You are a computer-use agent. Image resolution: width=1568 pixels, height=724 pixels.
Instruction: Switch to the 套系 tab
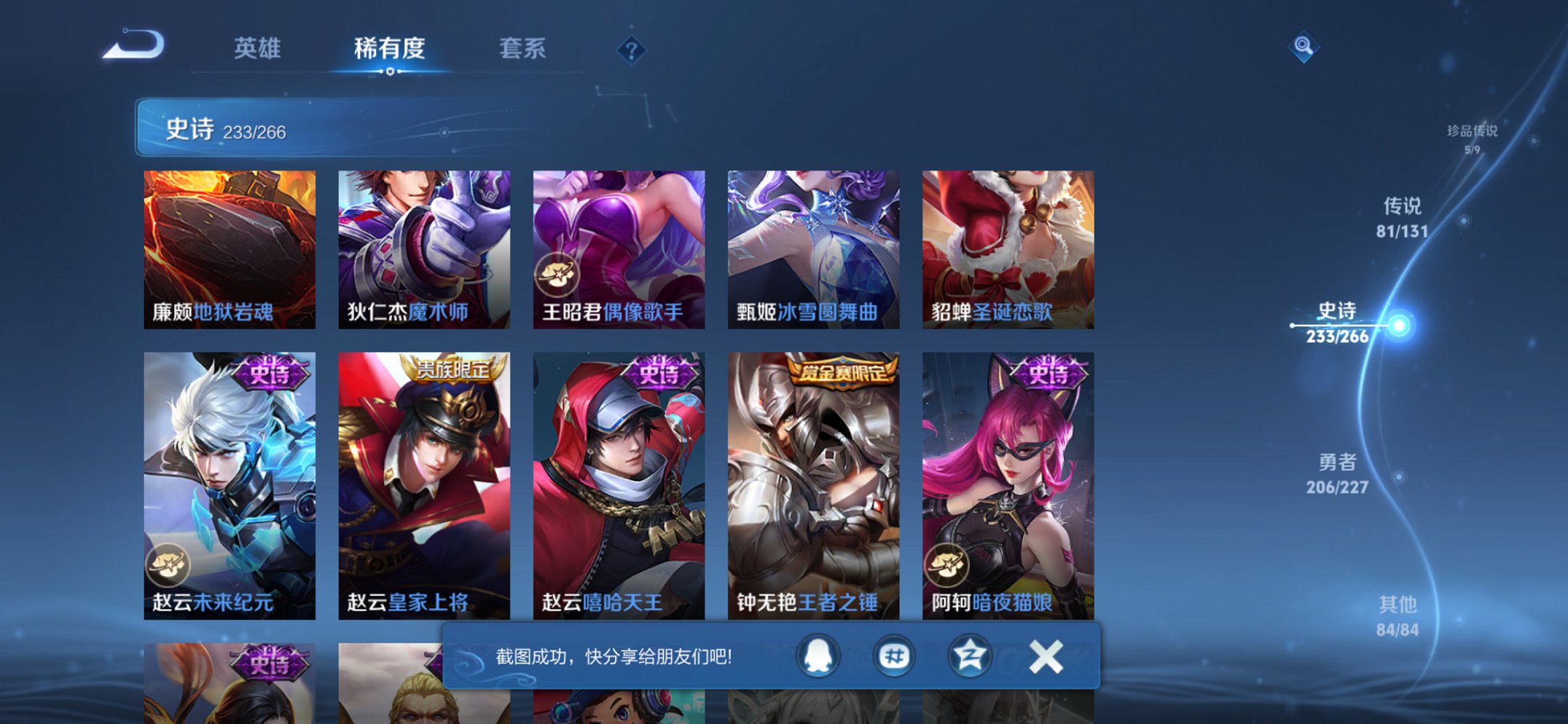coord(522,48)
